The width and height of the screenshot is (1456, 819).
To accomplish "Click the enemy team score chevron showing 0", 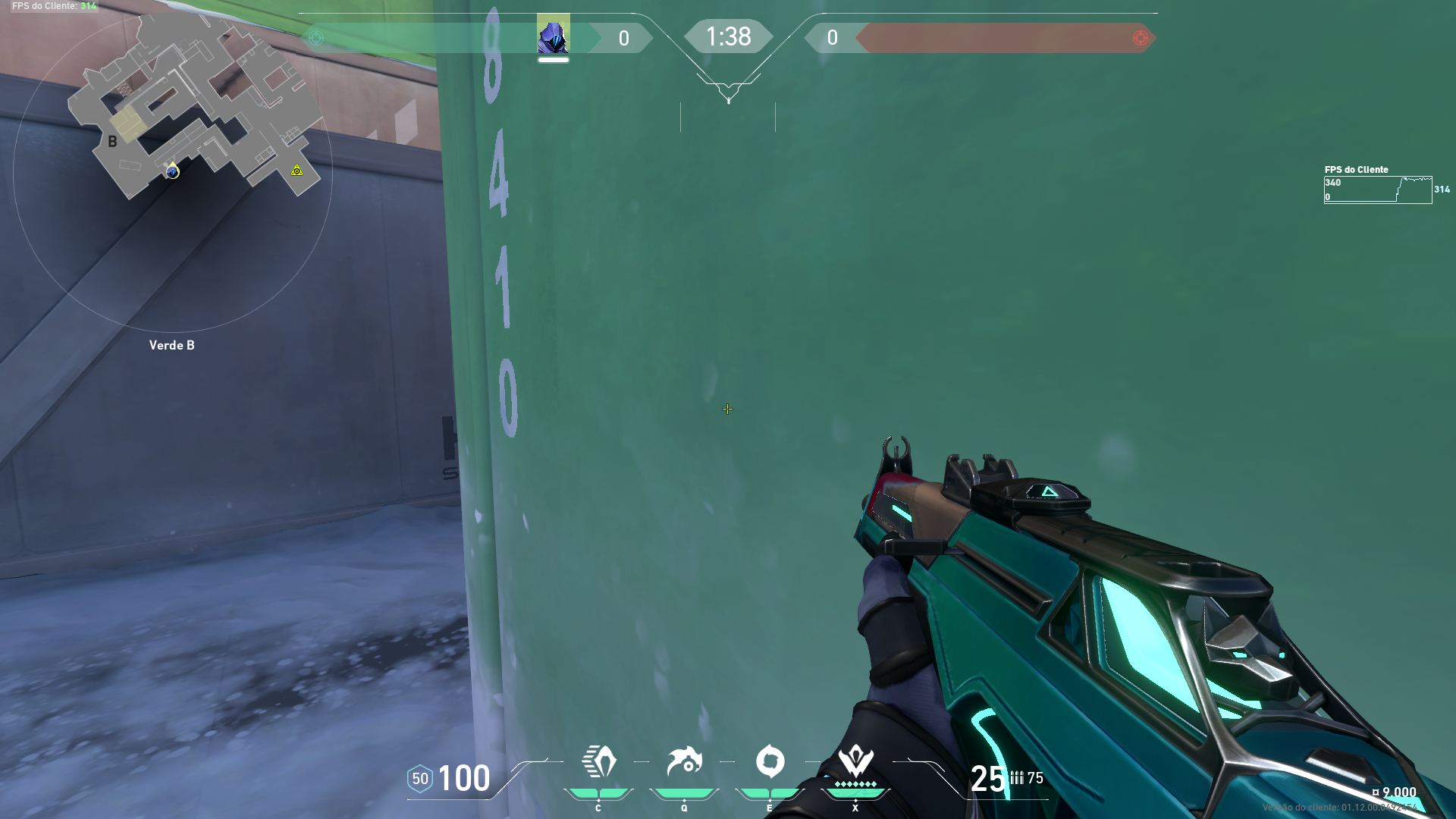I will click(833, 37).
